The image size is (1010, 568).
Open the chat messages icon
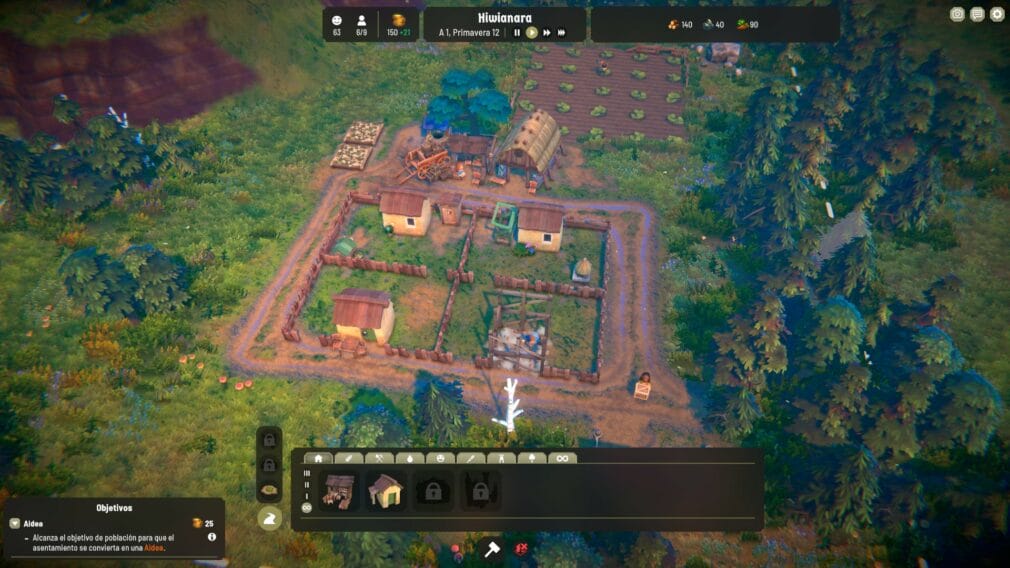(977, 14)
